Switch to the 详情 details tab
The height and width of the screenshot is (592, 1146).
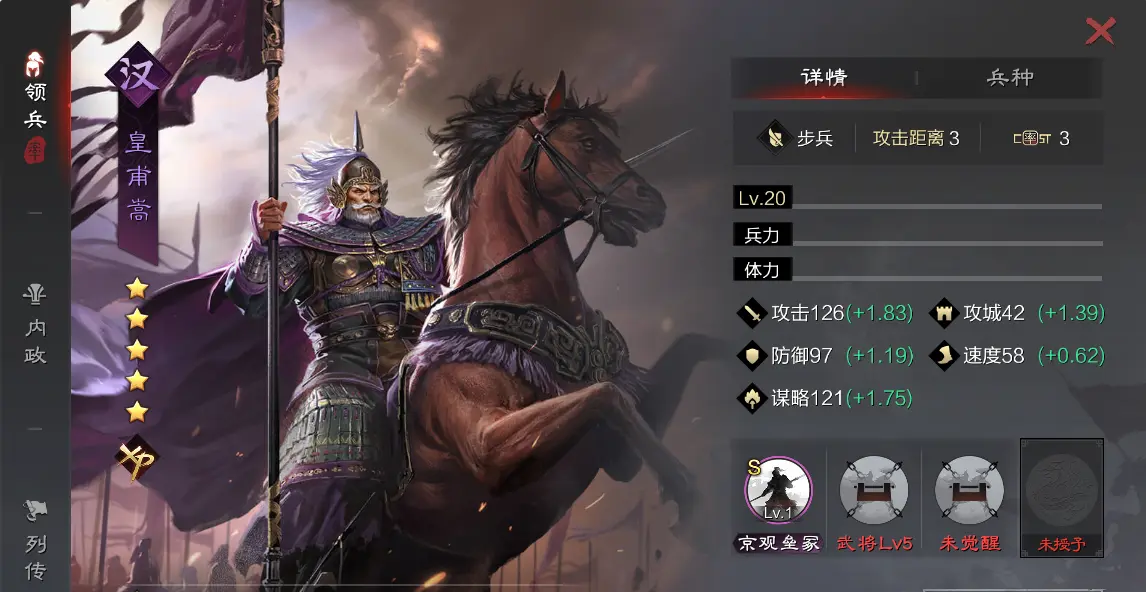point(824,78)
